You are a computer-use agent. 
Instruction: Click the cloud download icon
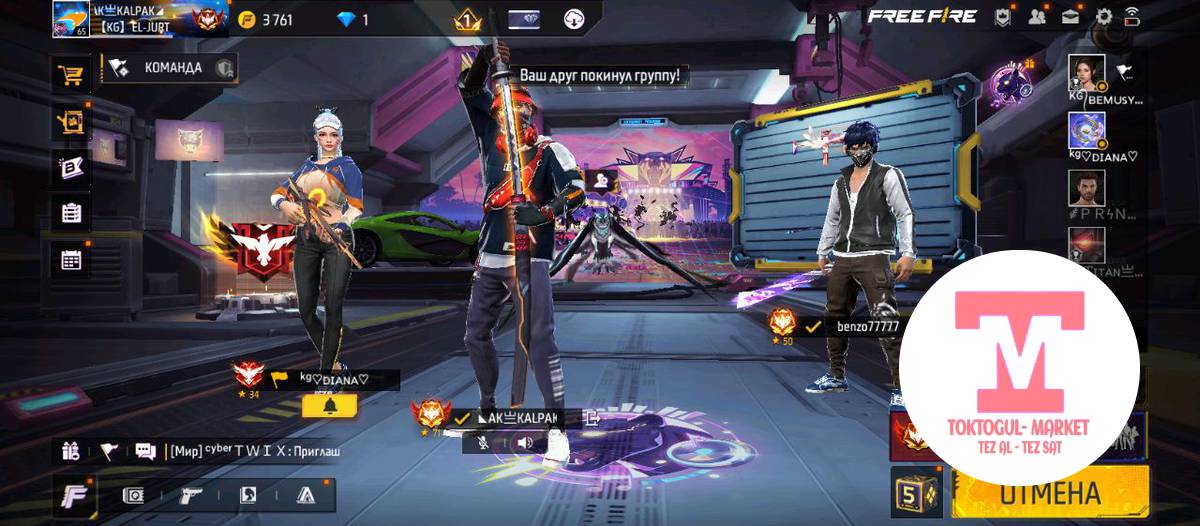click(x=575, y=19)
